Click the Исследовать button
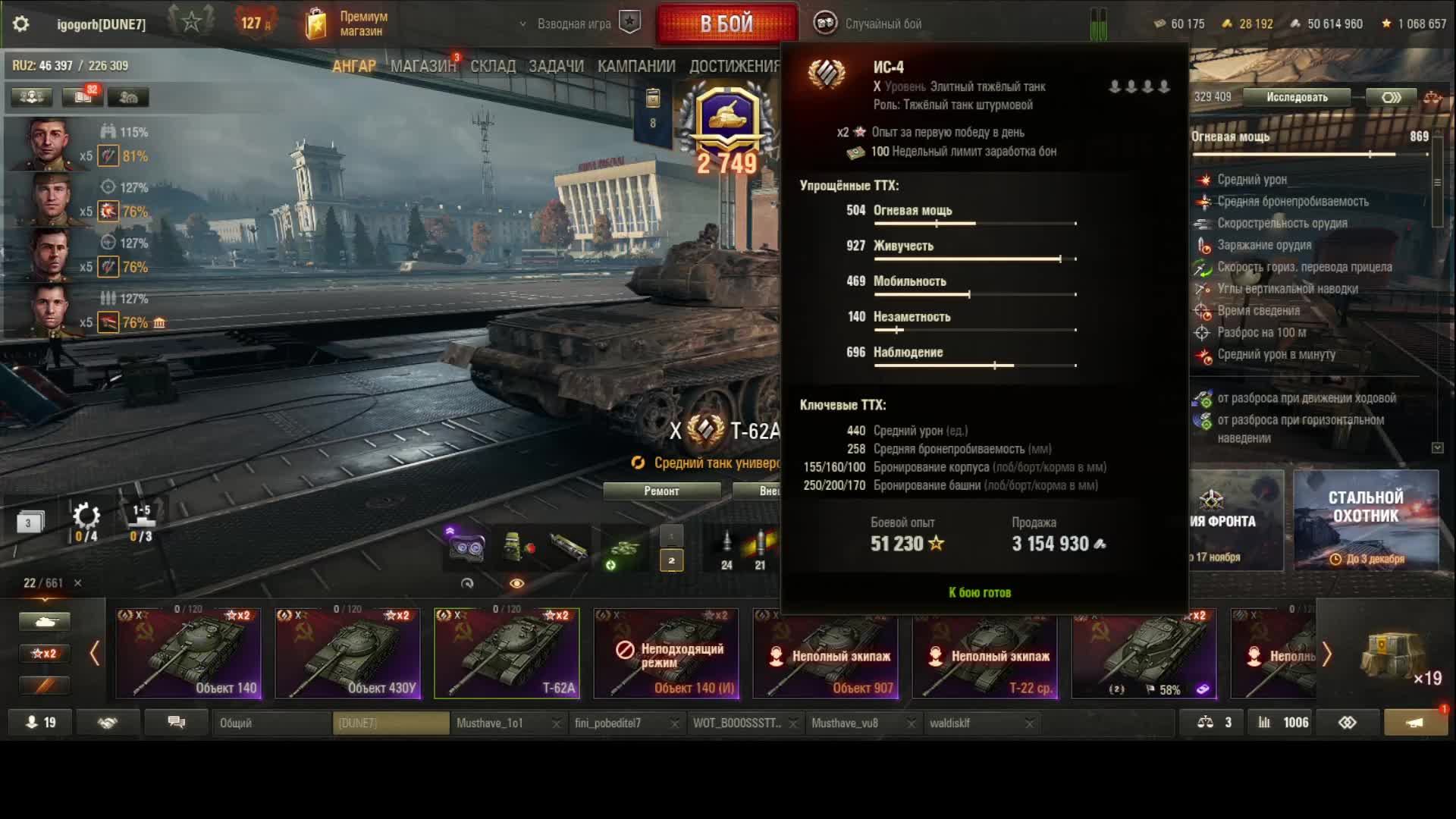The image size is (1456, 819). pos(1297,97)
